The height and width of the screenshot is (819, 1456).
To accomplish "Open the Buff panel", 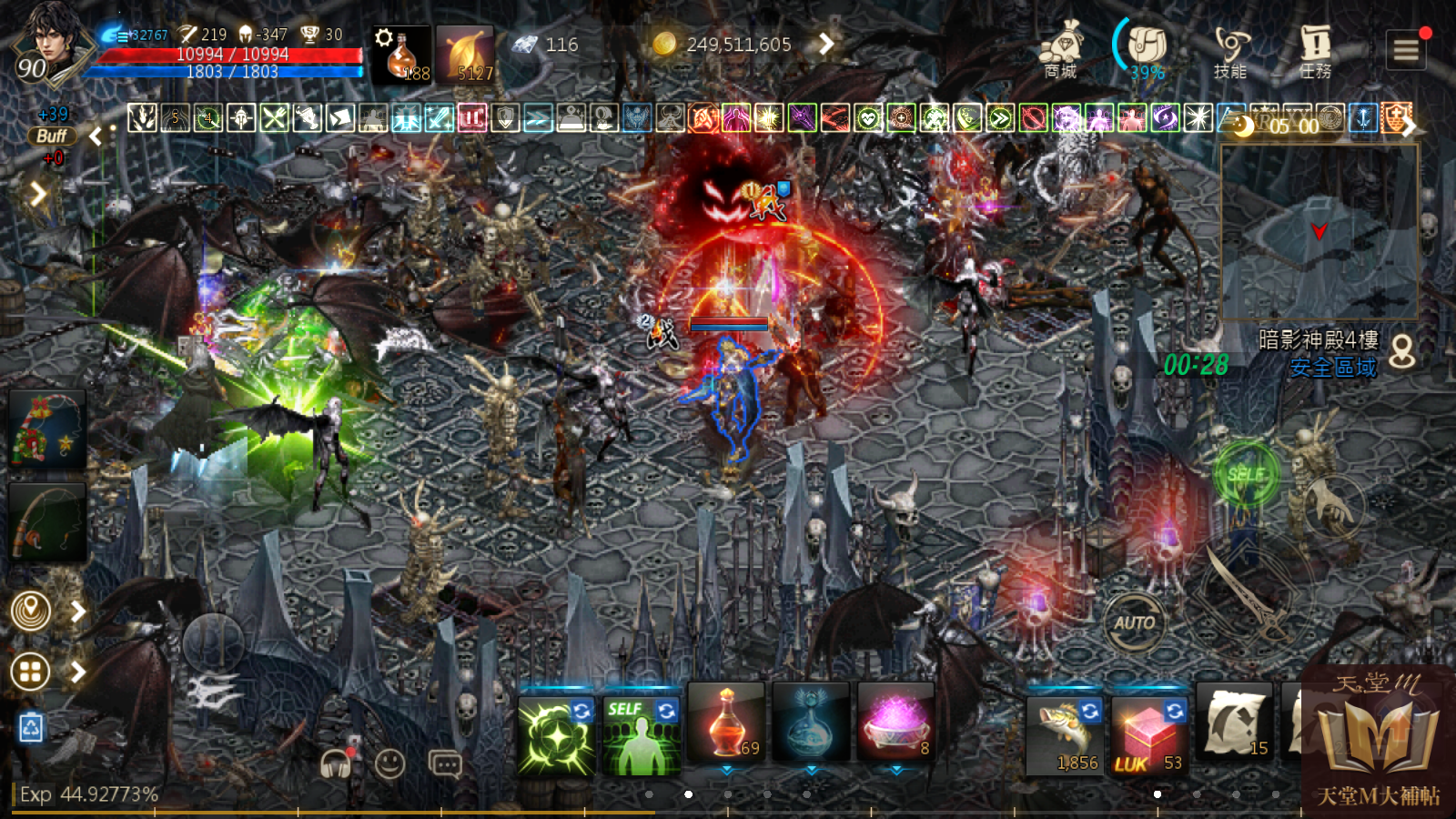I will [x=52, y=136].
